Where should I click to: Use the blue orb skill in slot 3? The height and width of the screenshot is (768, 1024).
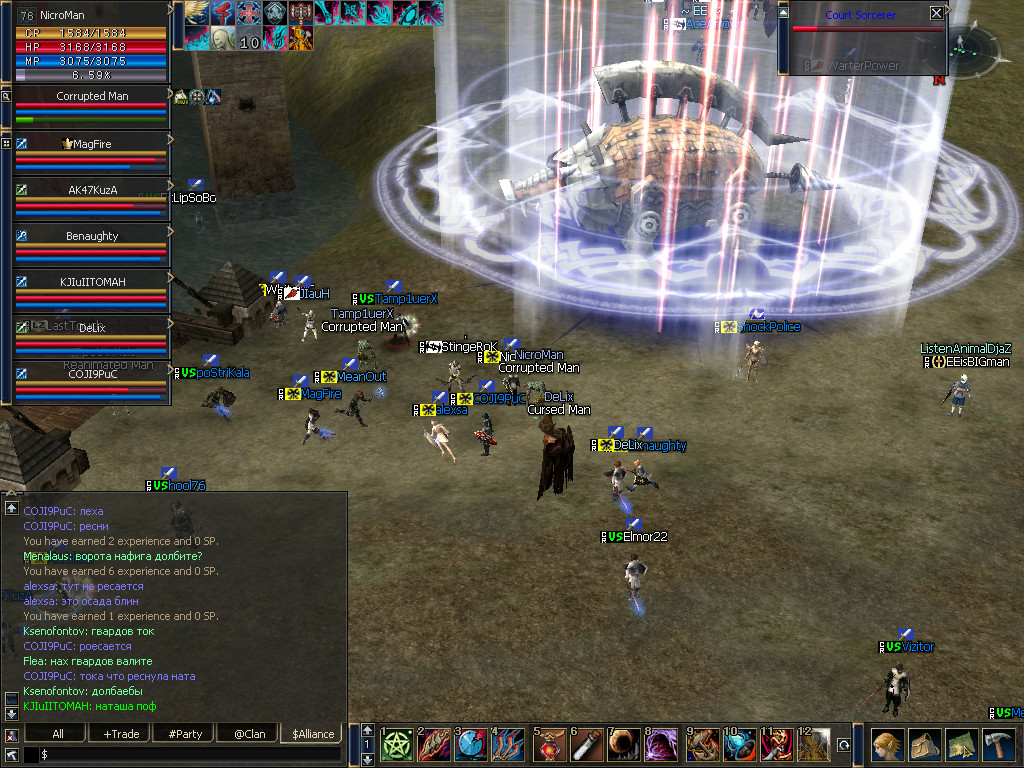tap(473, 746)
